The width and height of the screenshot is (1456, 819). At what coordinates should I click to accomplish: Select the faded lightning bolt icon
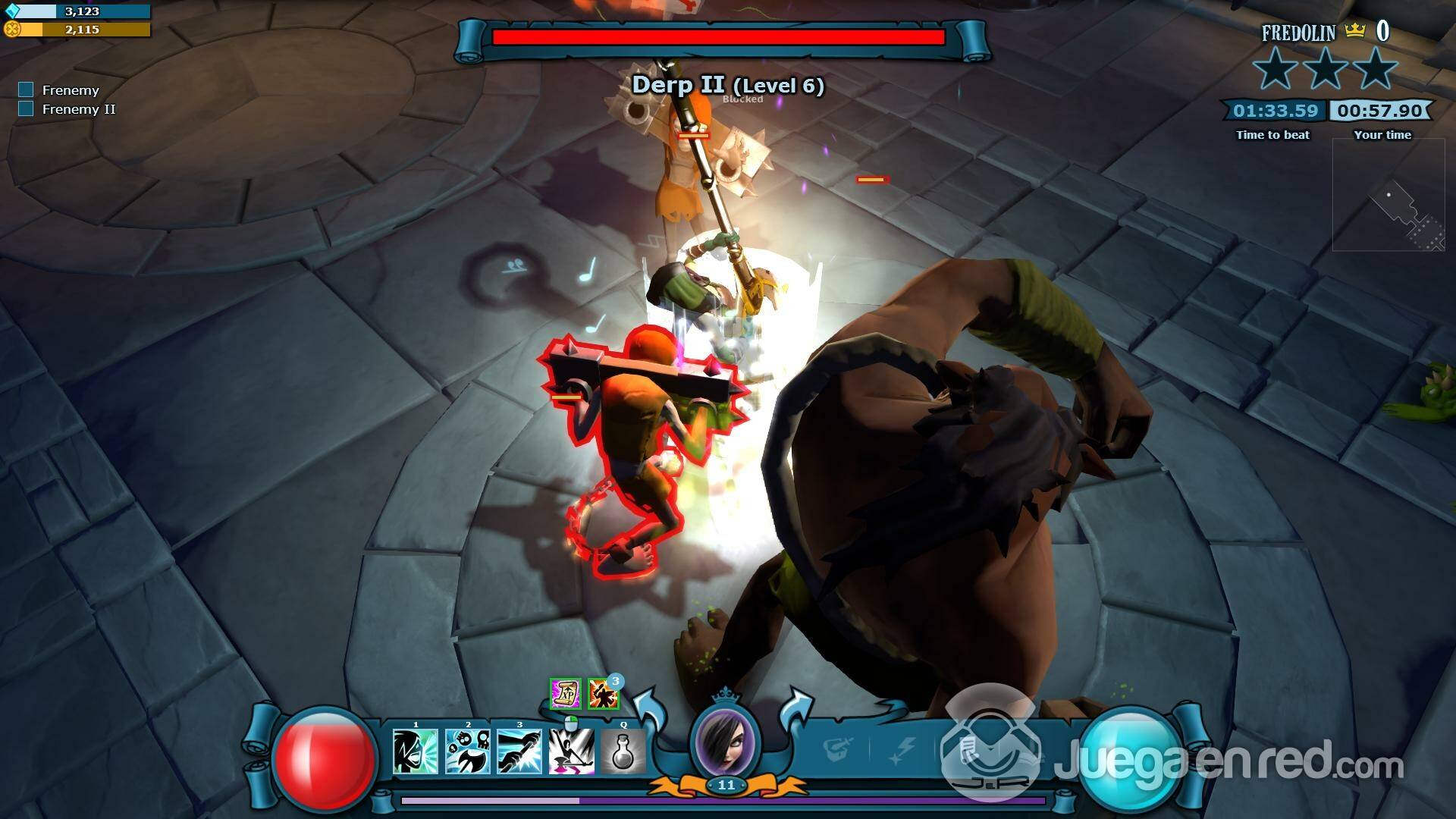[x=904, y=751]
